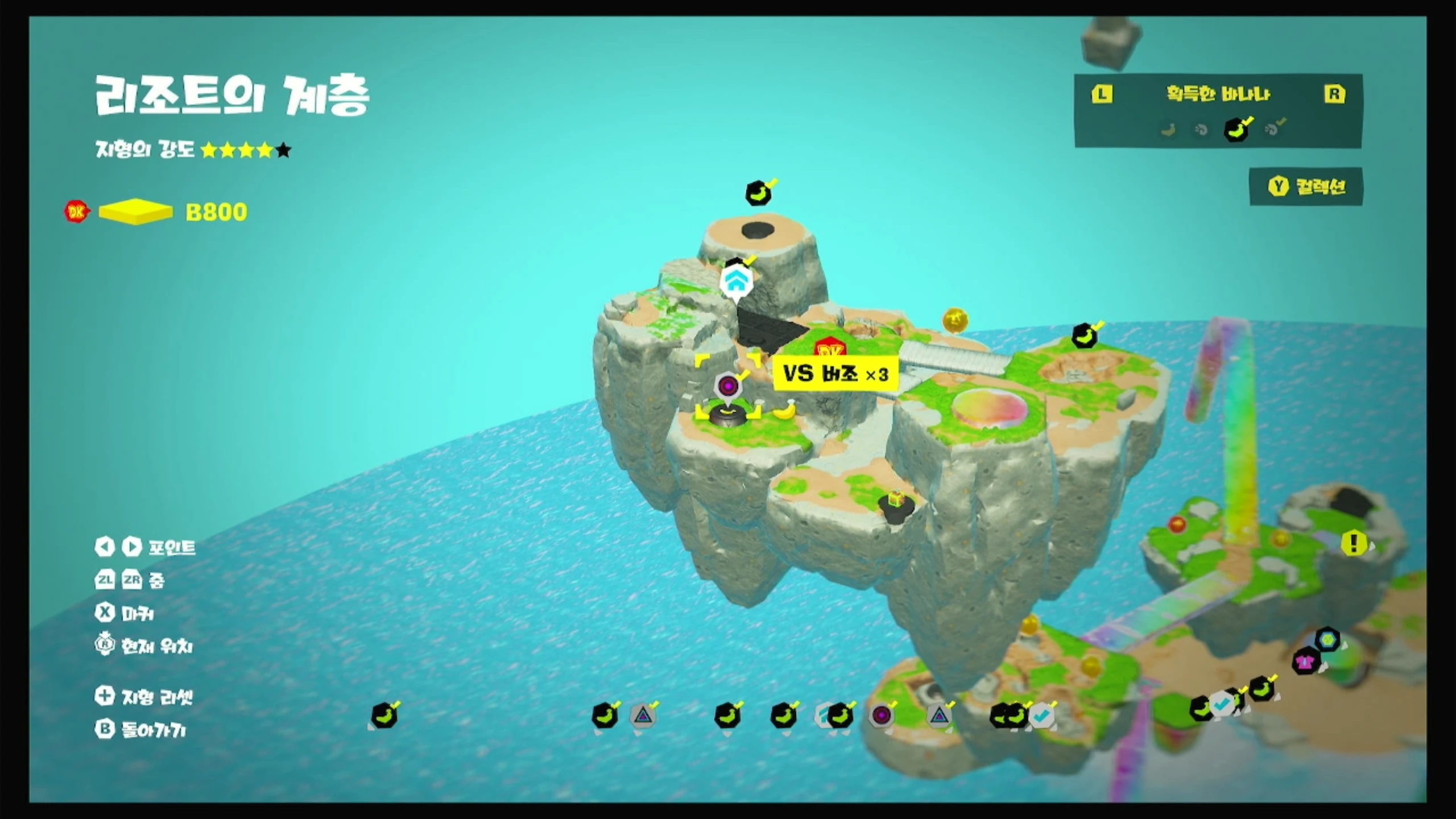This screenshot has width=1456, height=819.
Task: Select the lone banana marker over the sea
Action: coord(384,715)
